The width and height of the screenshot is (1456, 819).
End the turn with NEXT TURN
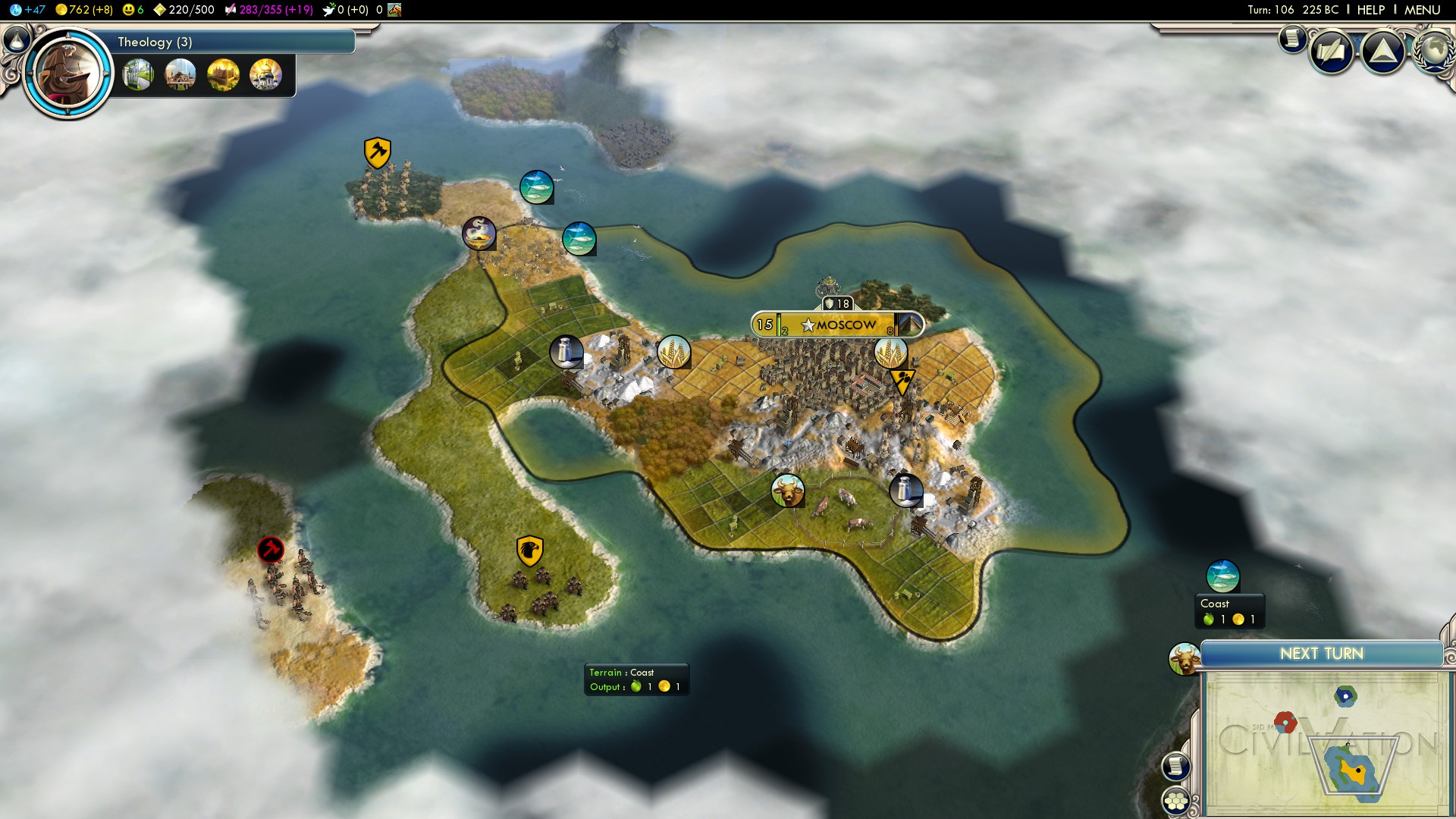(1321, 654)
